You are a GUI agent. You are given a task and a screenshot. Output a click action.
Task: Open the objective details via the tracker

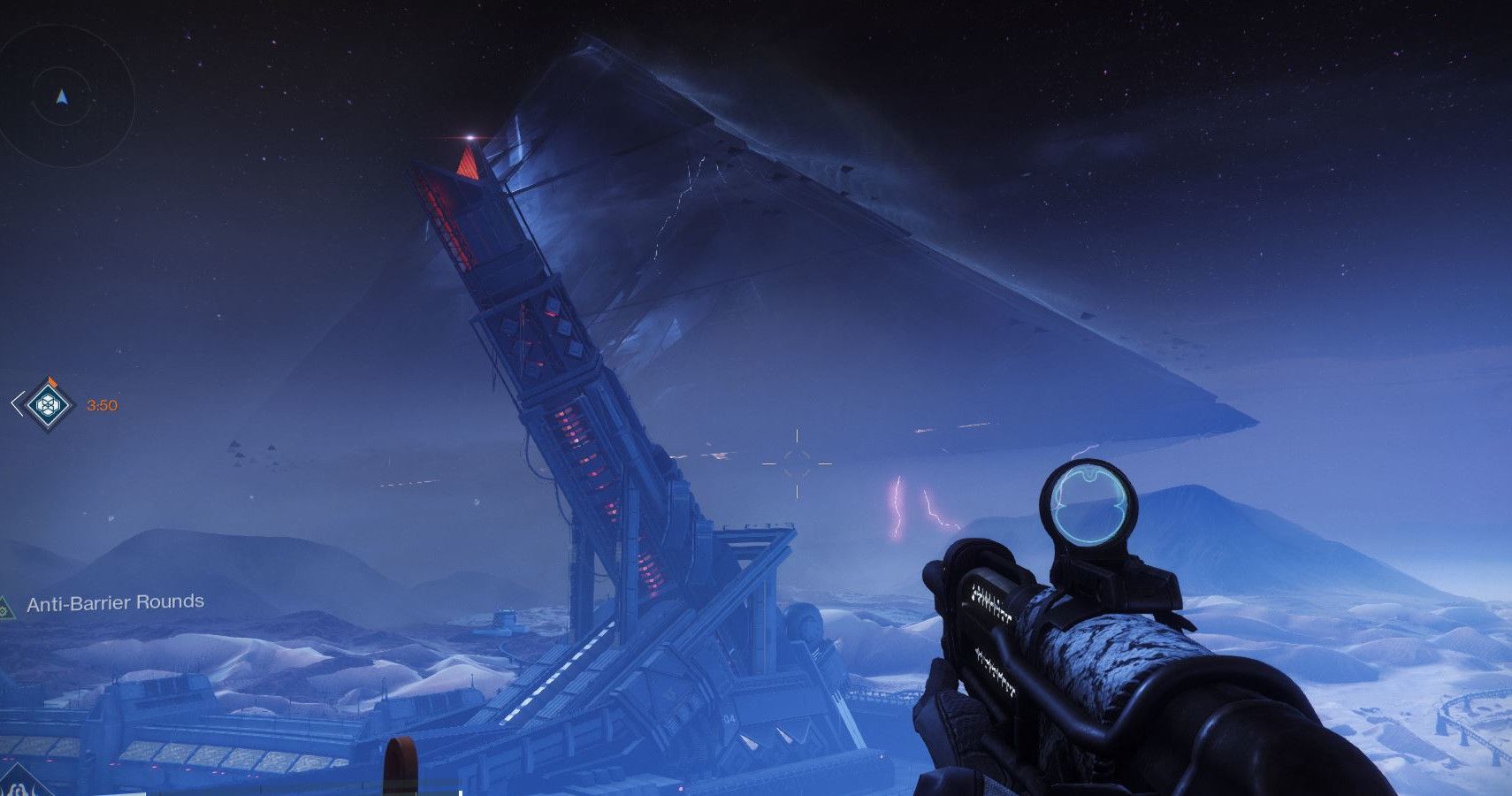point(48,405)
